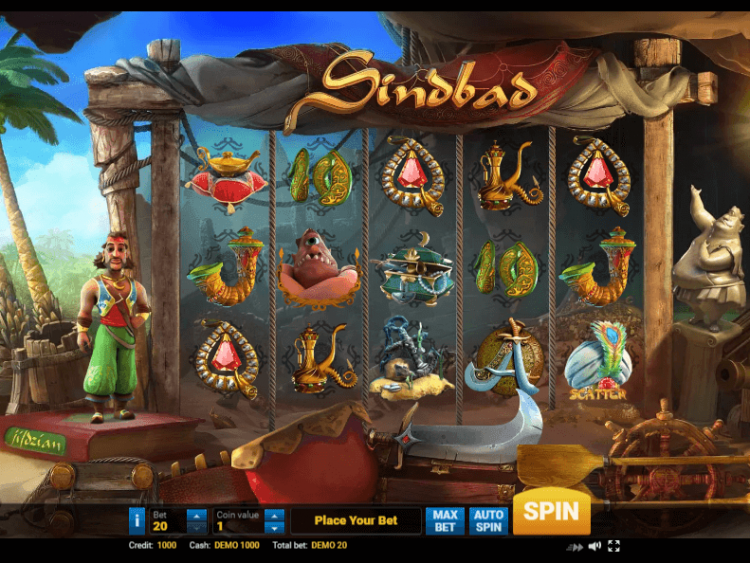The height and width of the screenshot is (563, 750).
Task: Open the blue info paytable button
Action: [137, 520]
